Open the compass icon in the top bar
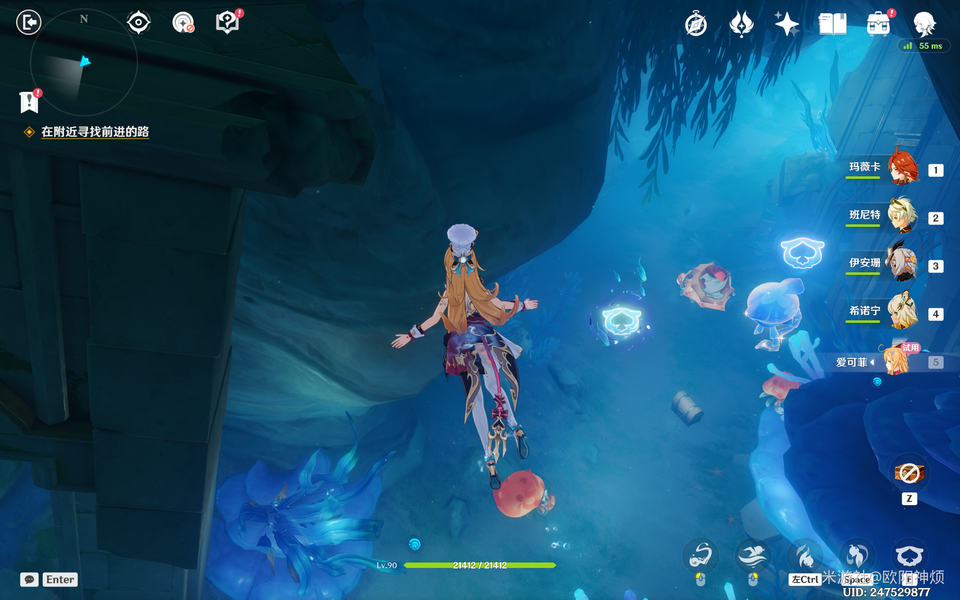This screenshot has width=960, height=600. pyautogui.click(x=696, y=24)
